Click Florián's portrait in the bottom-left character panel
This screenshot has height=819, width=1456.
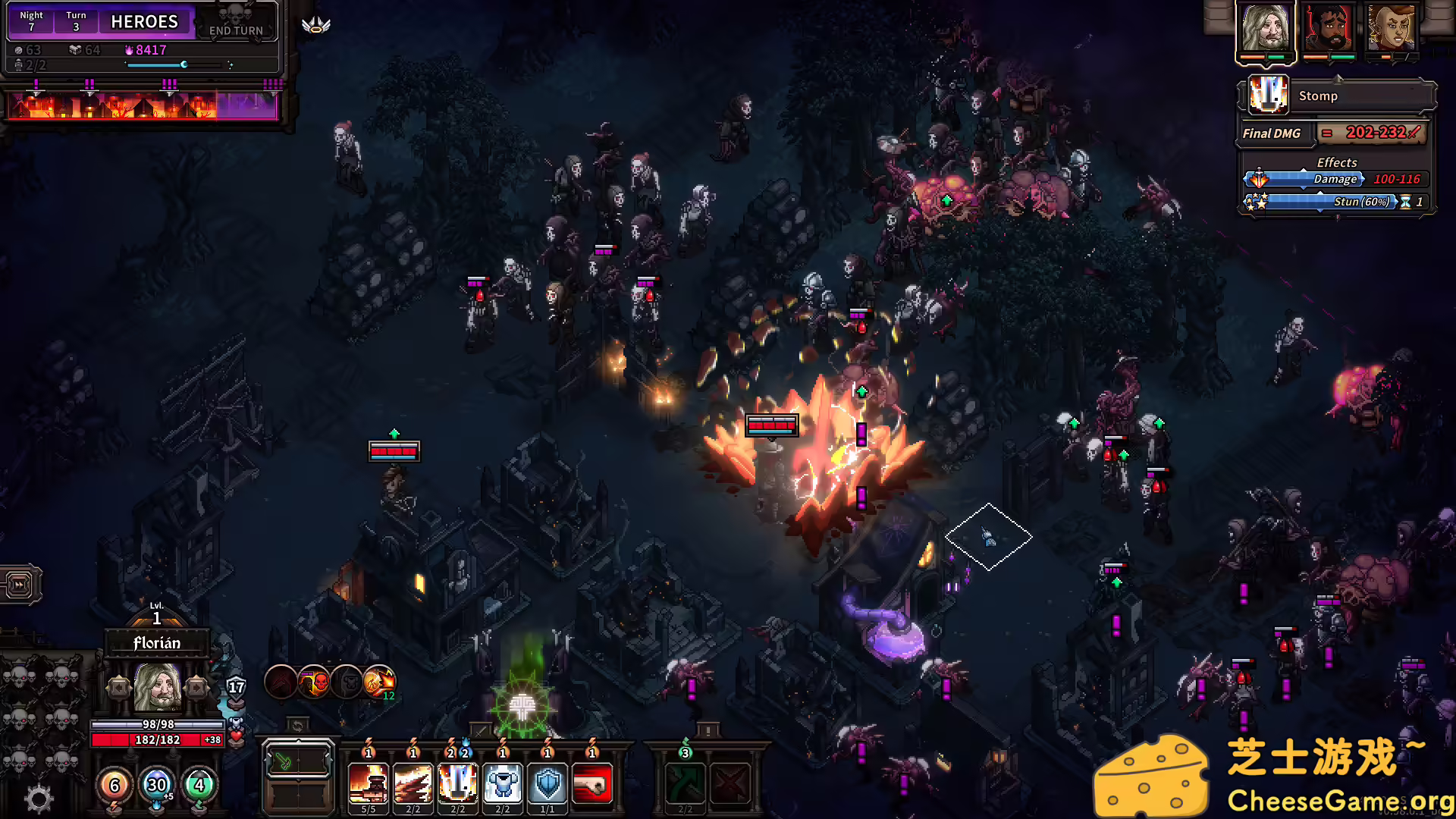click(155, 686)
